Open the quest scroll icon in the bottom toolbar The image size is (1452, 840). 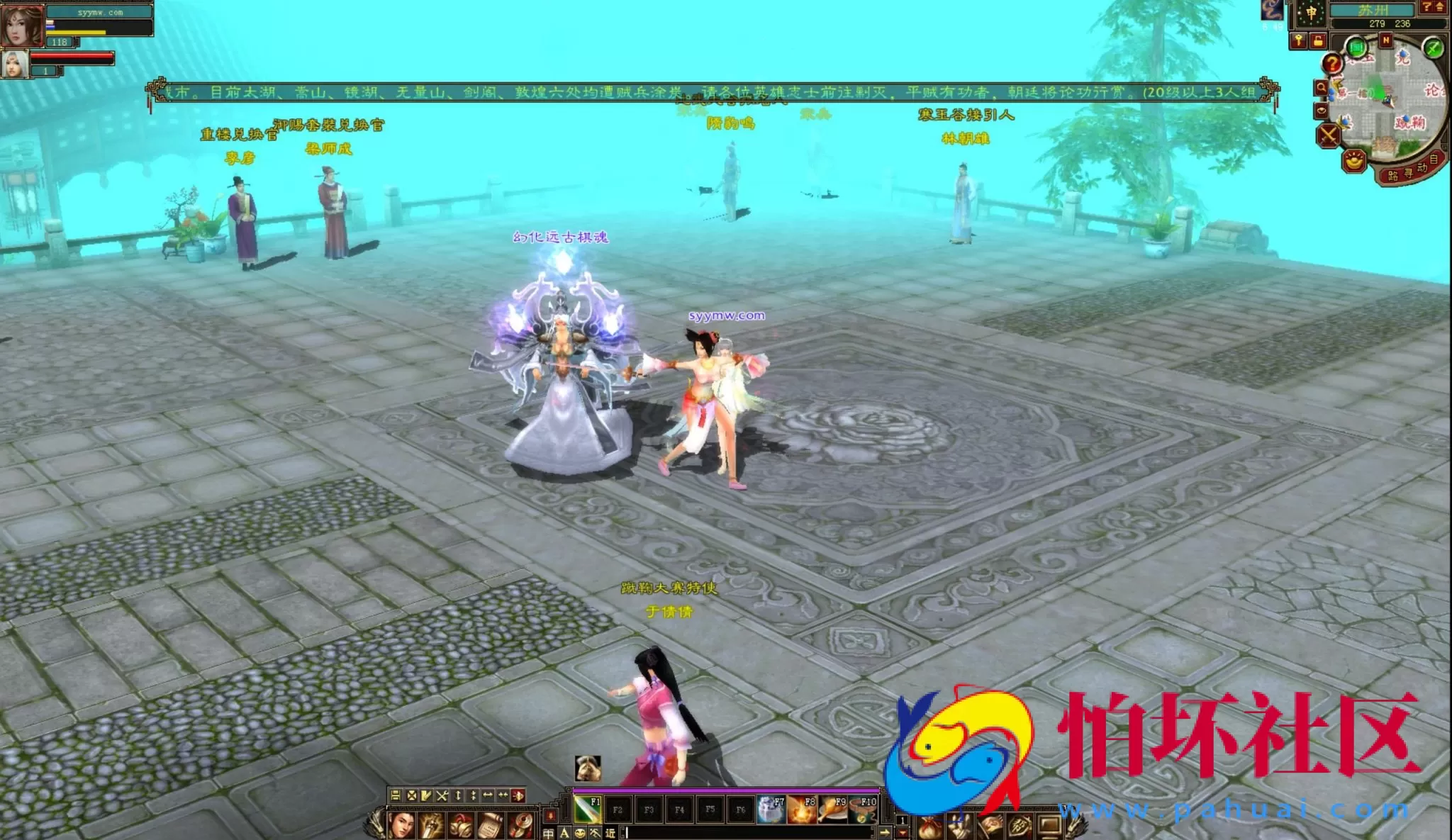490,827
